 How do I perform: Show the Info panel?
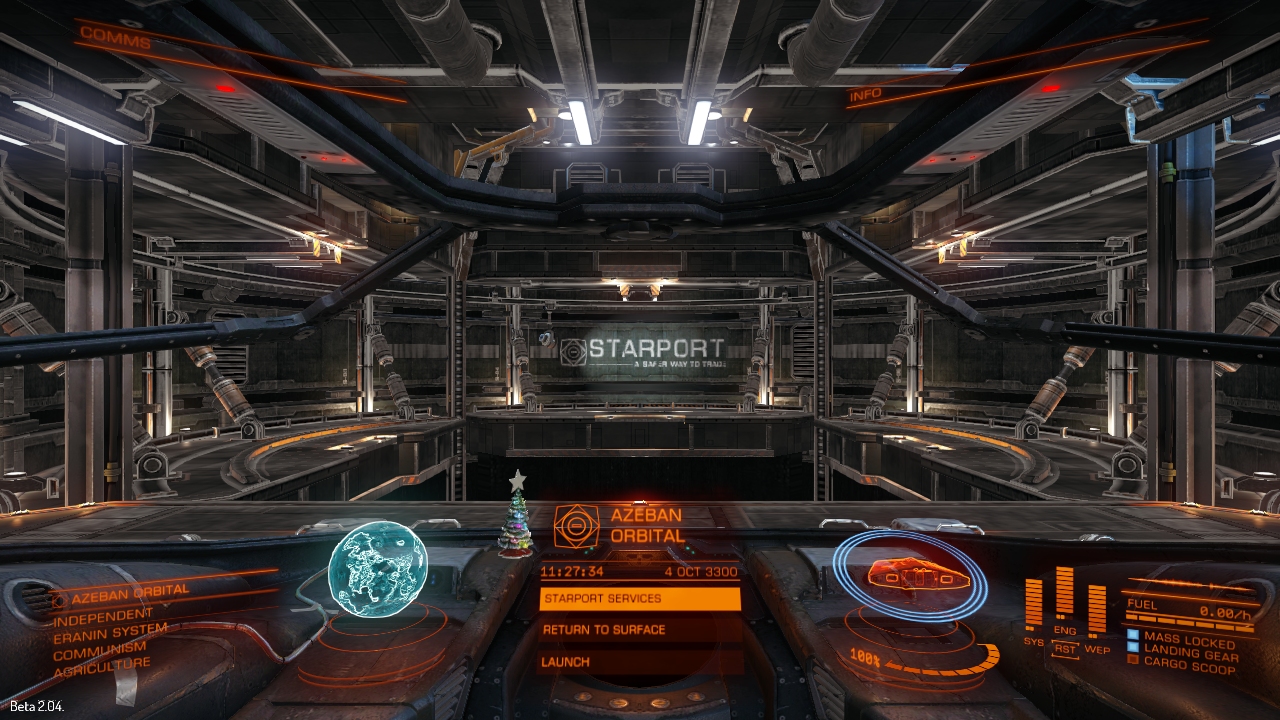[866, 96]
